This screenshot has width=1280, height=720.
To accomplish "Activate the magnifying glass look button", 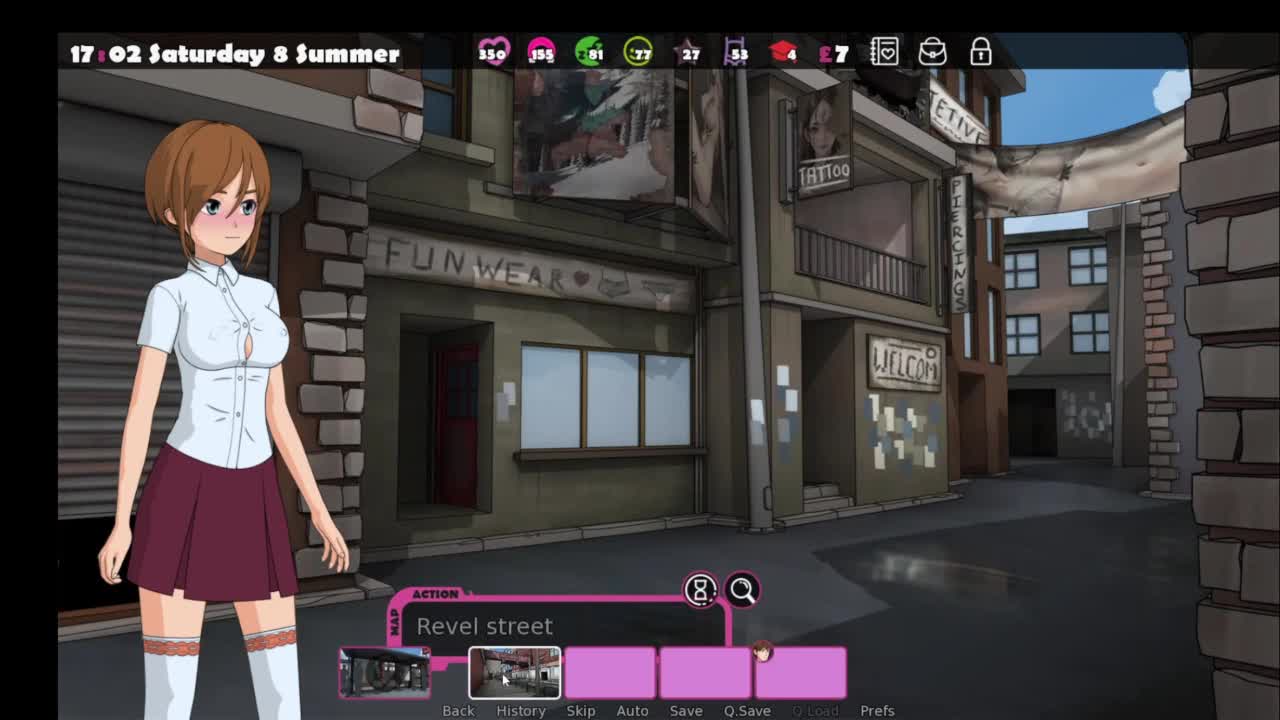I will (x=742, y=590).
